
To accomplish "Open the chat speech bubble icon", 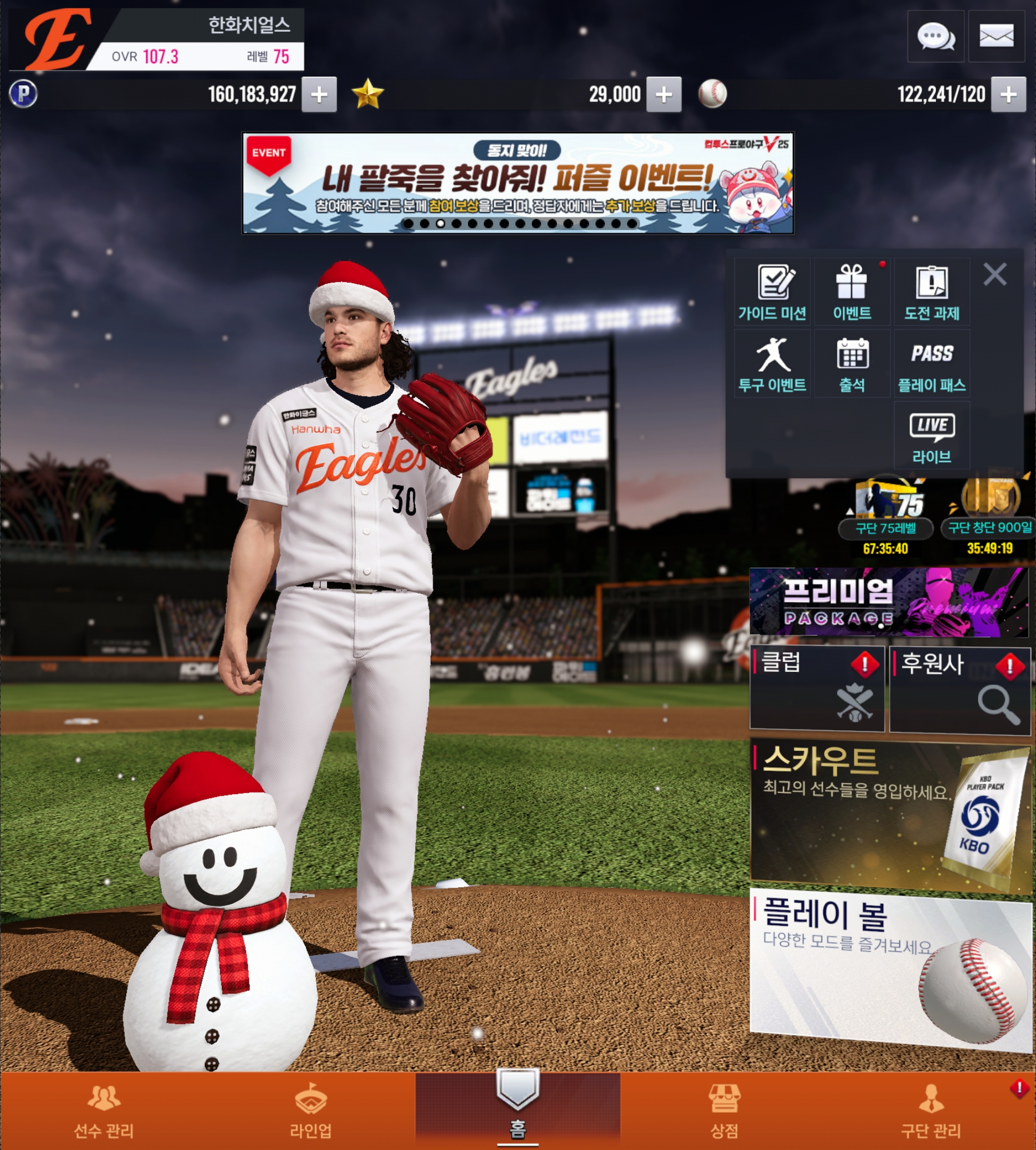I will click(x=935, y=36).
